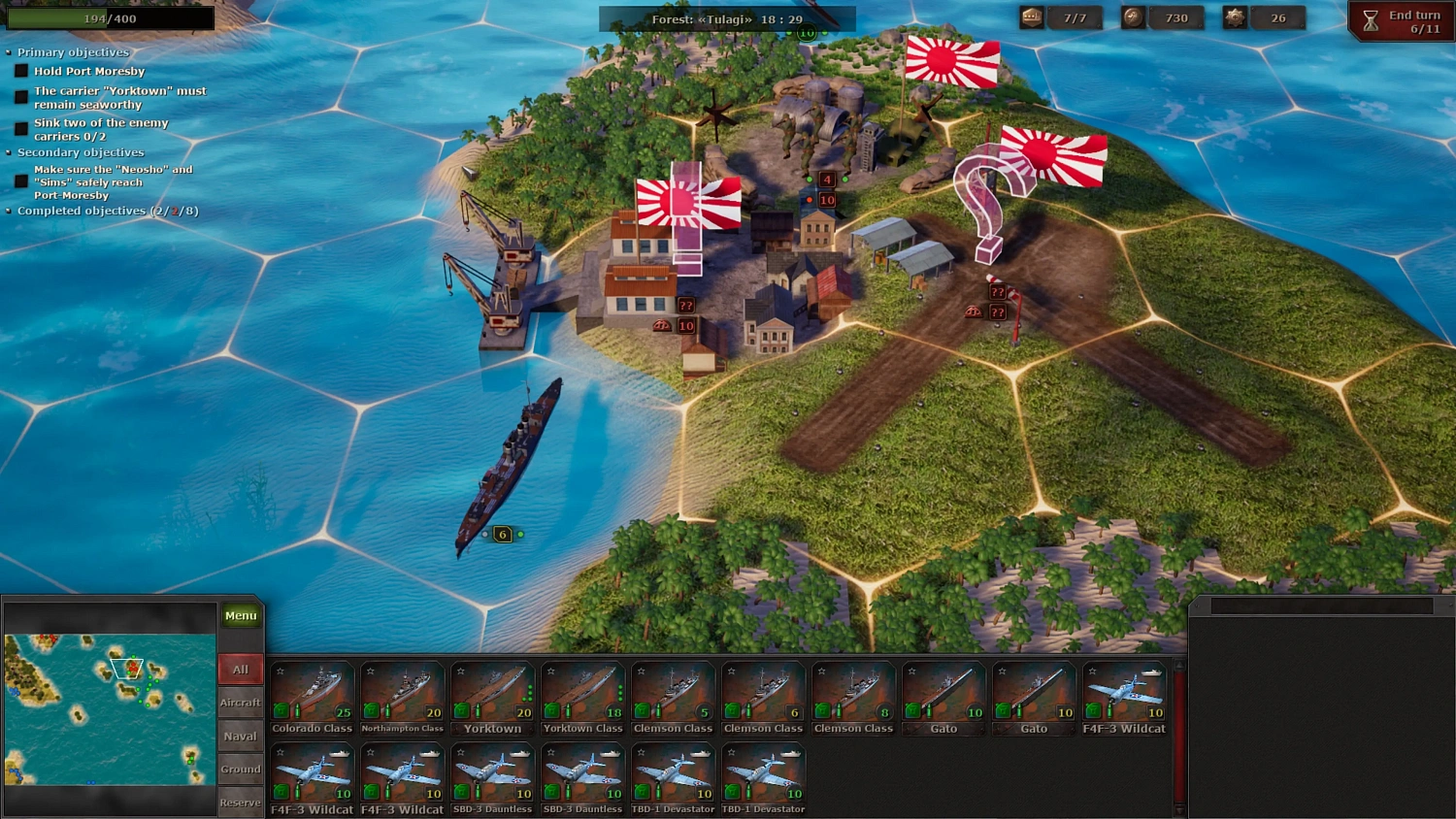
Task: Select the TBD-1 Devastator torpedo bomber card
Action: (673, 774)
